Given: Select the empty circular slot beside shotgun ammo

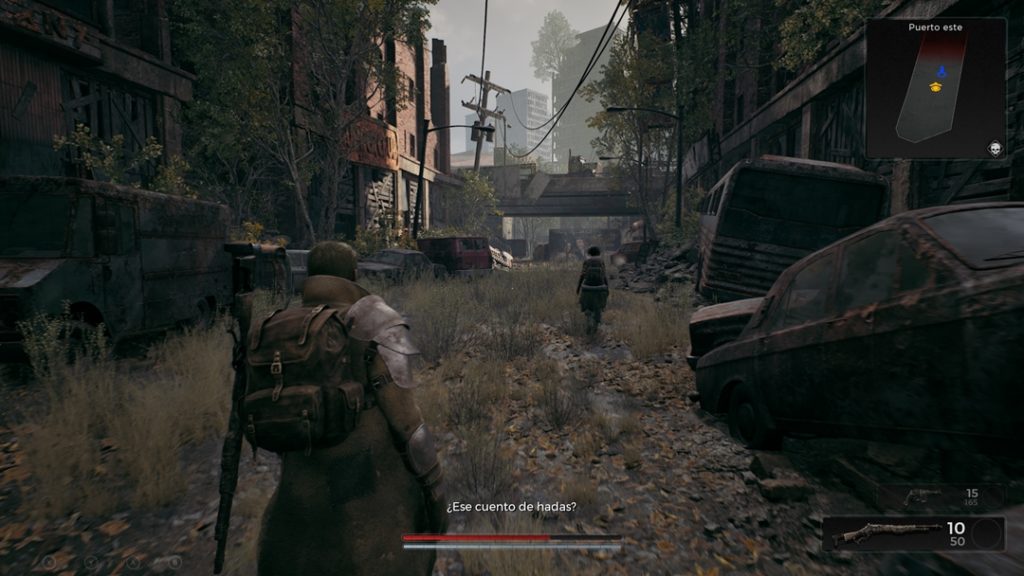Looking at the screenshot, I should pos(986,533).
